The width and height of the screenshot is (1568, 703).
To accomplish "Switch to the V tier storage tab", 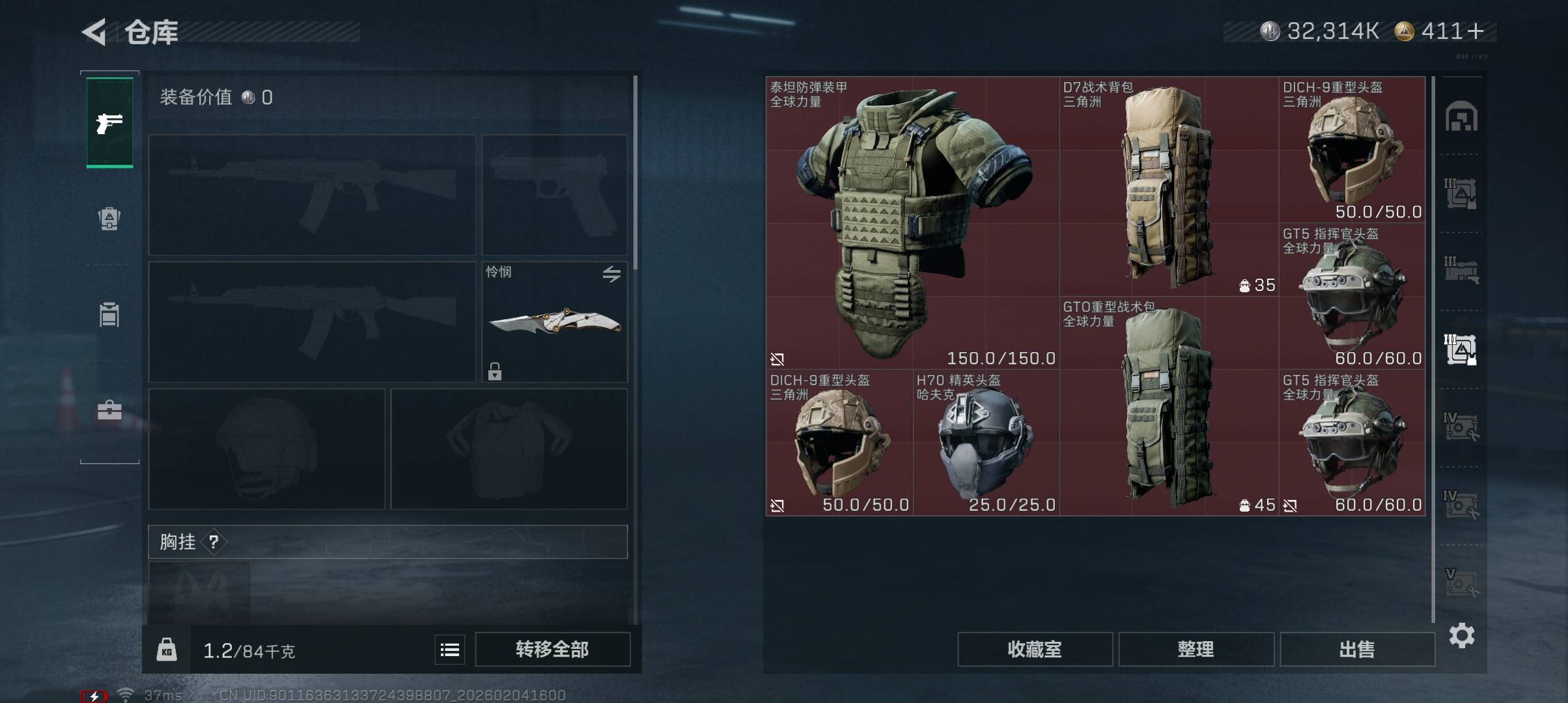I will (1461, 583).
